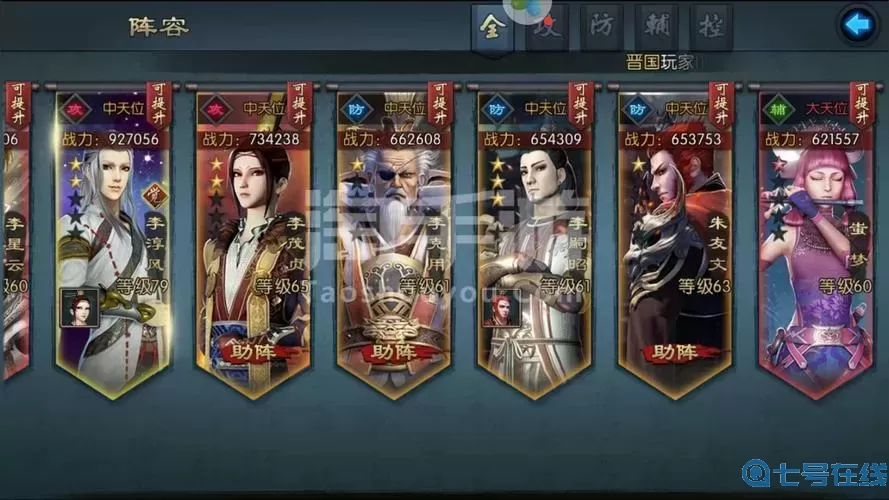
Task: Open the 李嗣昭 hero card
Action: point(533,250)
